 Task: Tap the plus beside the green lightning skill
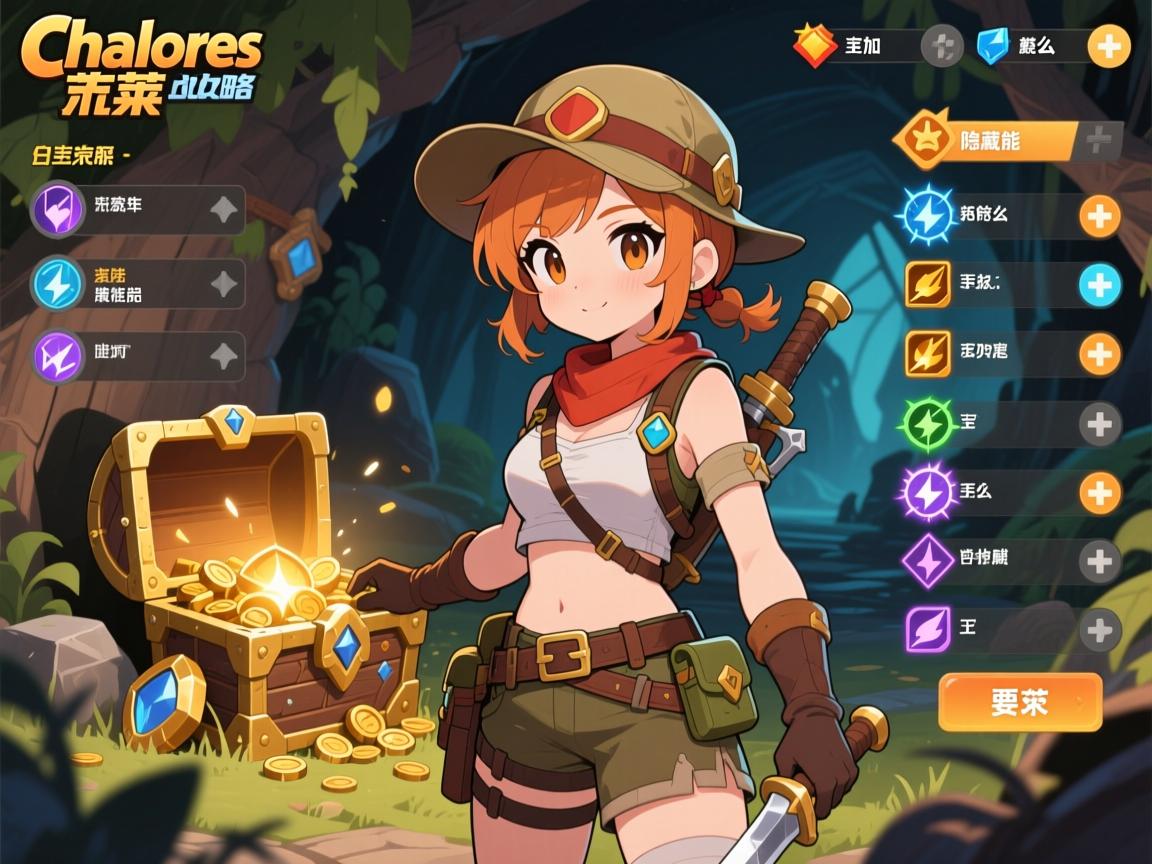tap(1100, 425)
